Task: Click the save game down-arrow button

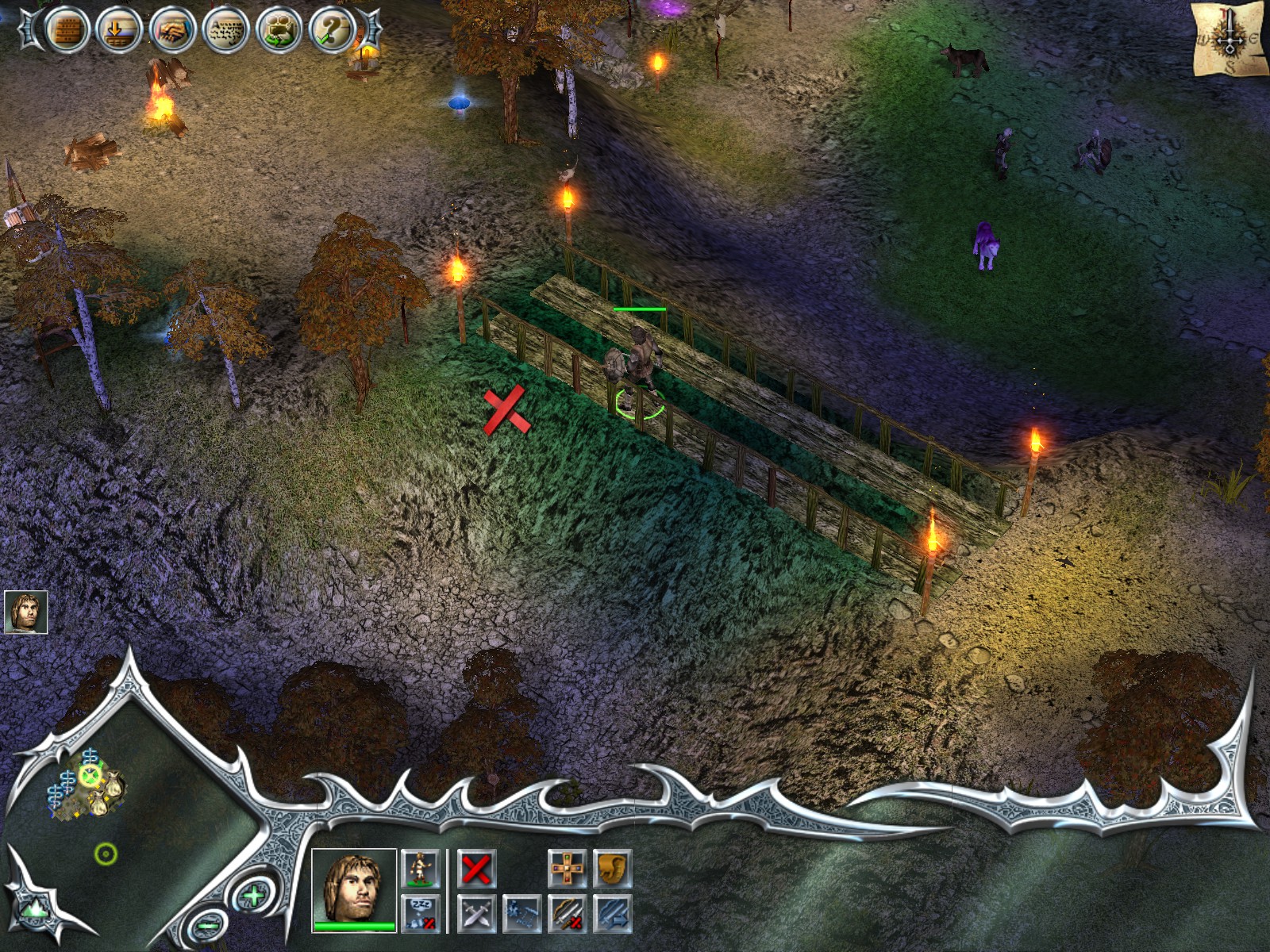Action: 120,31
